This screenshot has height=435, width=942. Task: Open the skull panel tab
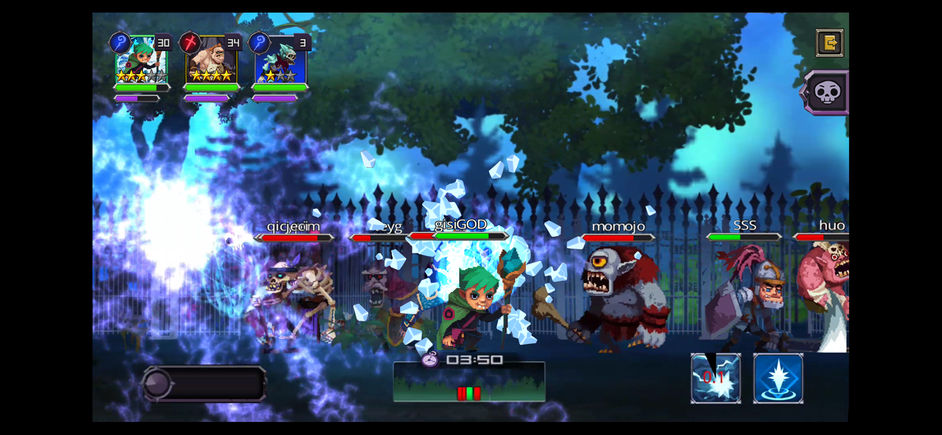pos(827,93)
